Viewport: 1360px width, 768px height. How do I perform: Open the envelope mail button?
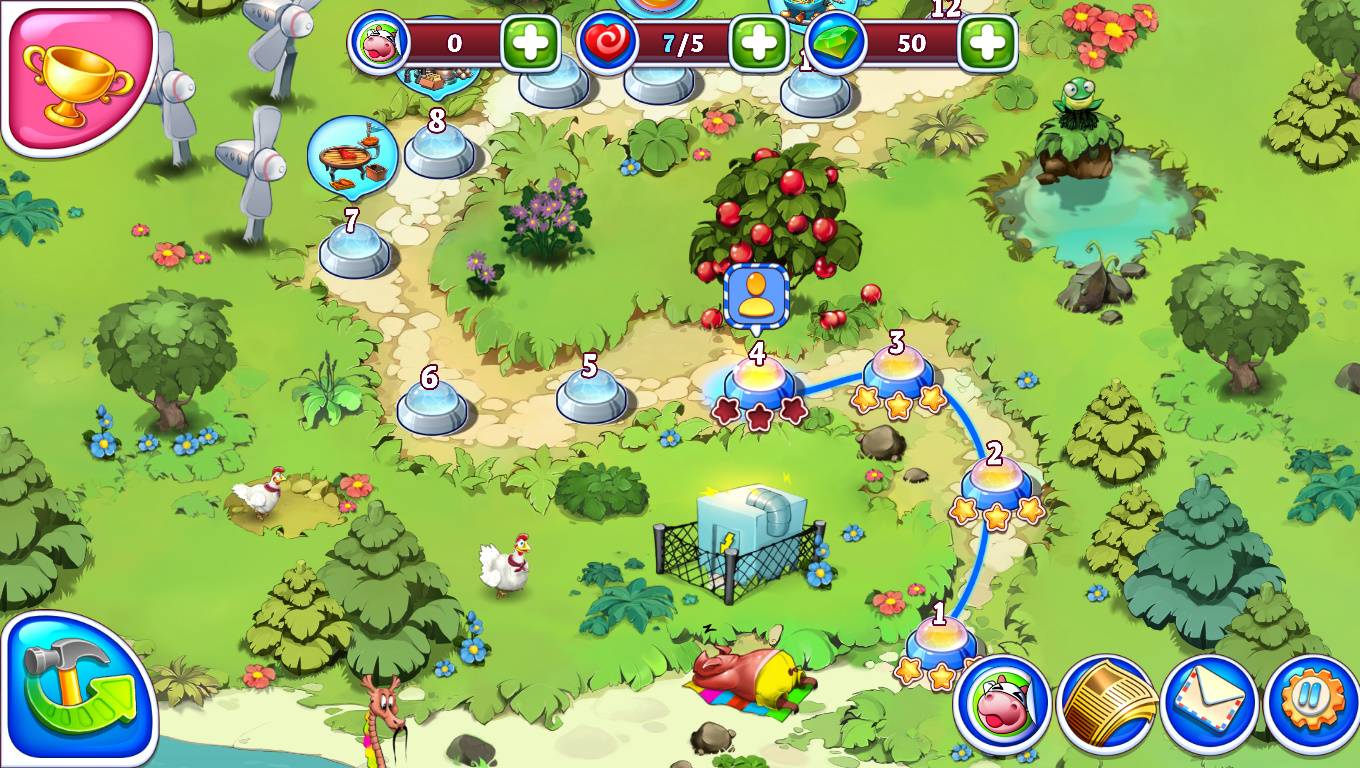pyautogui.click(x=1210, y=704)
